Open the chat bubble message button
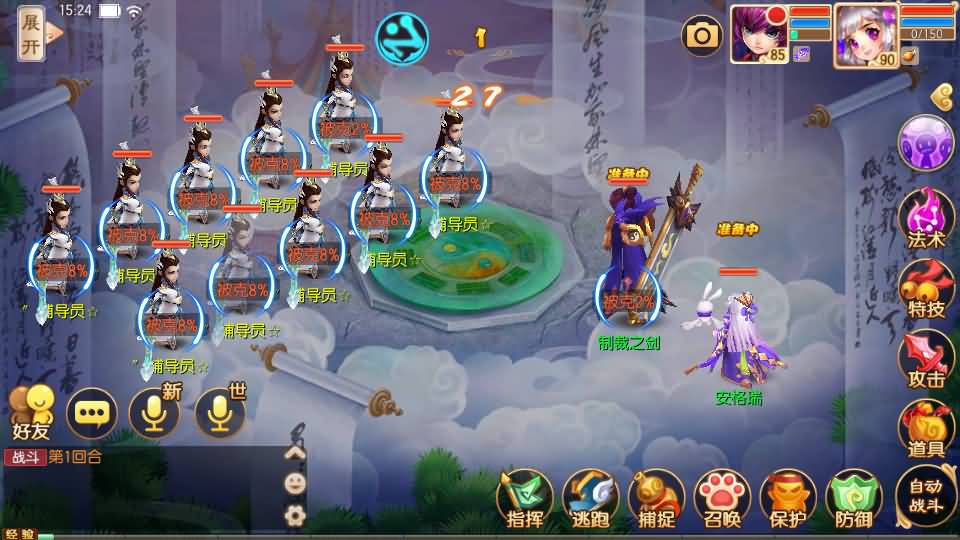 tap(92, 412)
